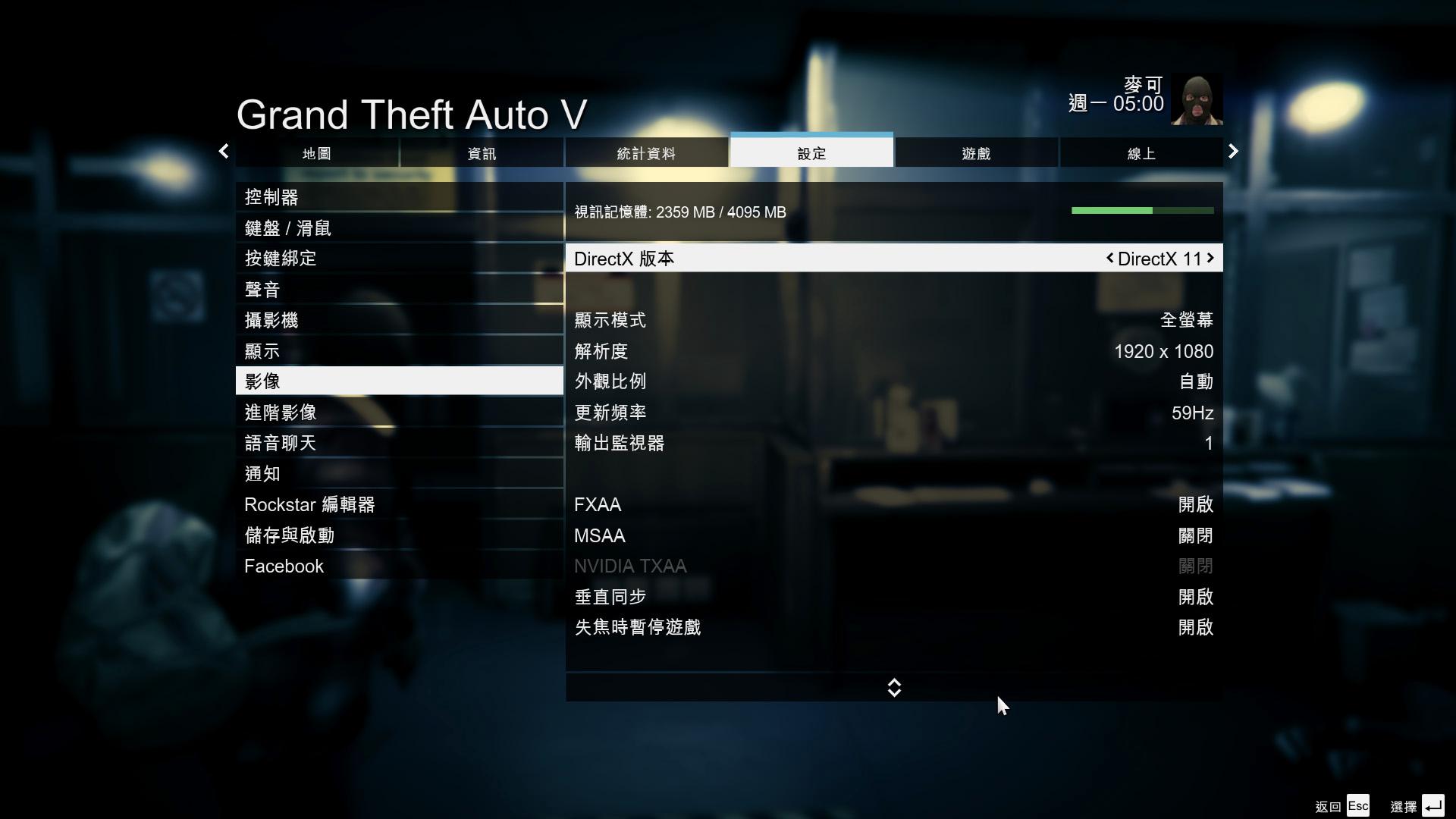
Task: Open the 線上 tab
Action: (x=1141, y=153)
